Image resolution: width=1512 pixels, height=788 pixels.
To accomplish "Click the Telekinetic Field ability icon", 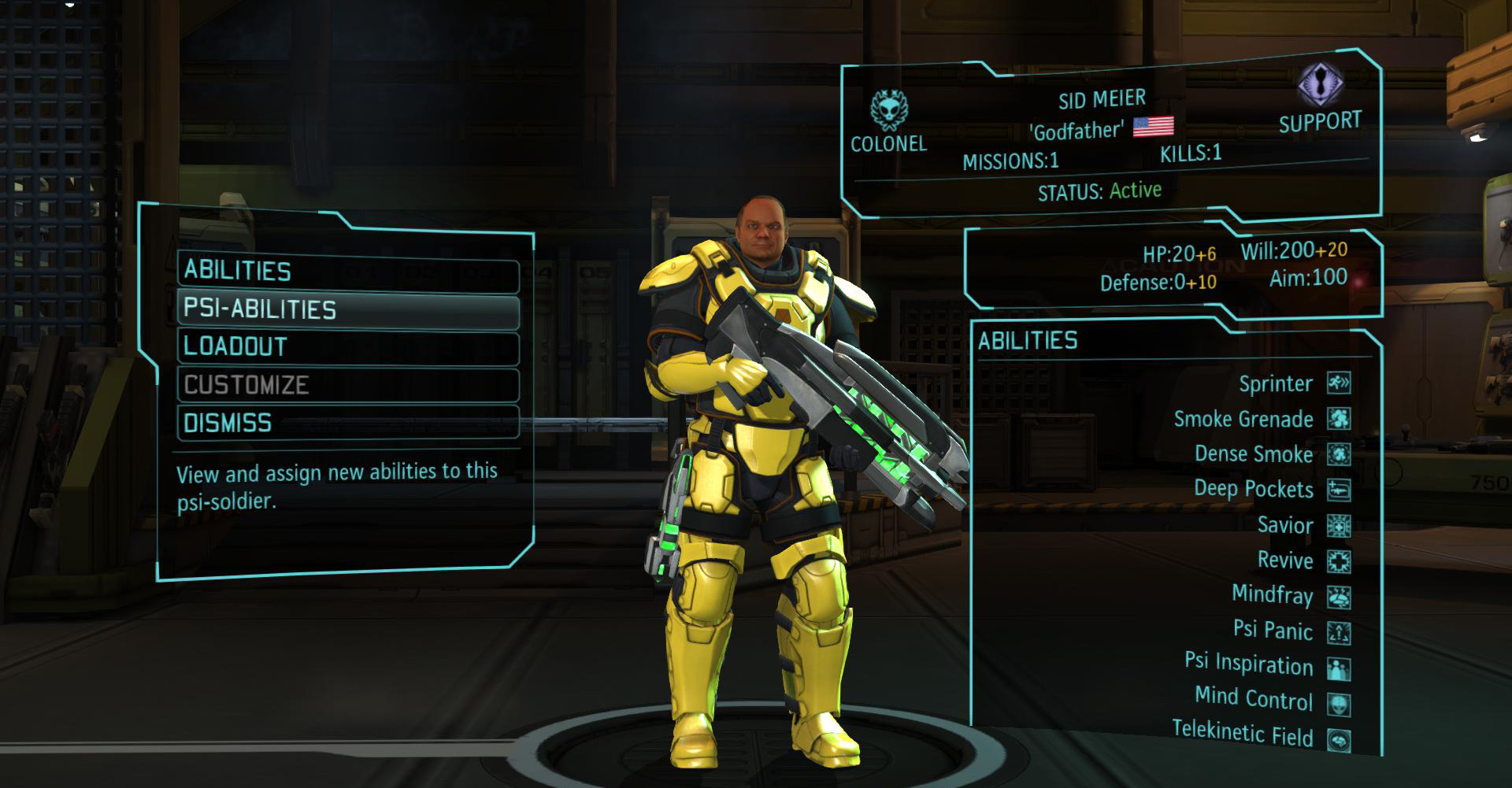I will (x=1338, y=740).
